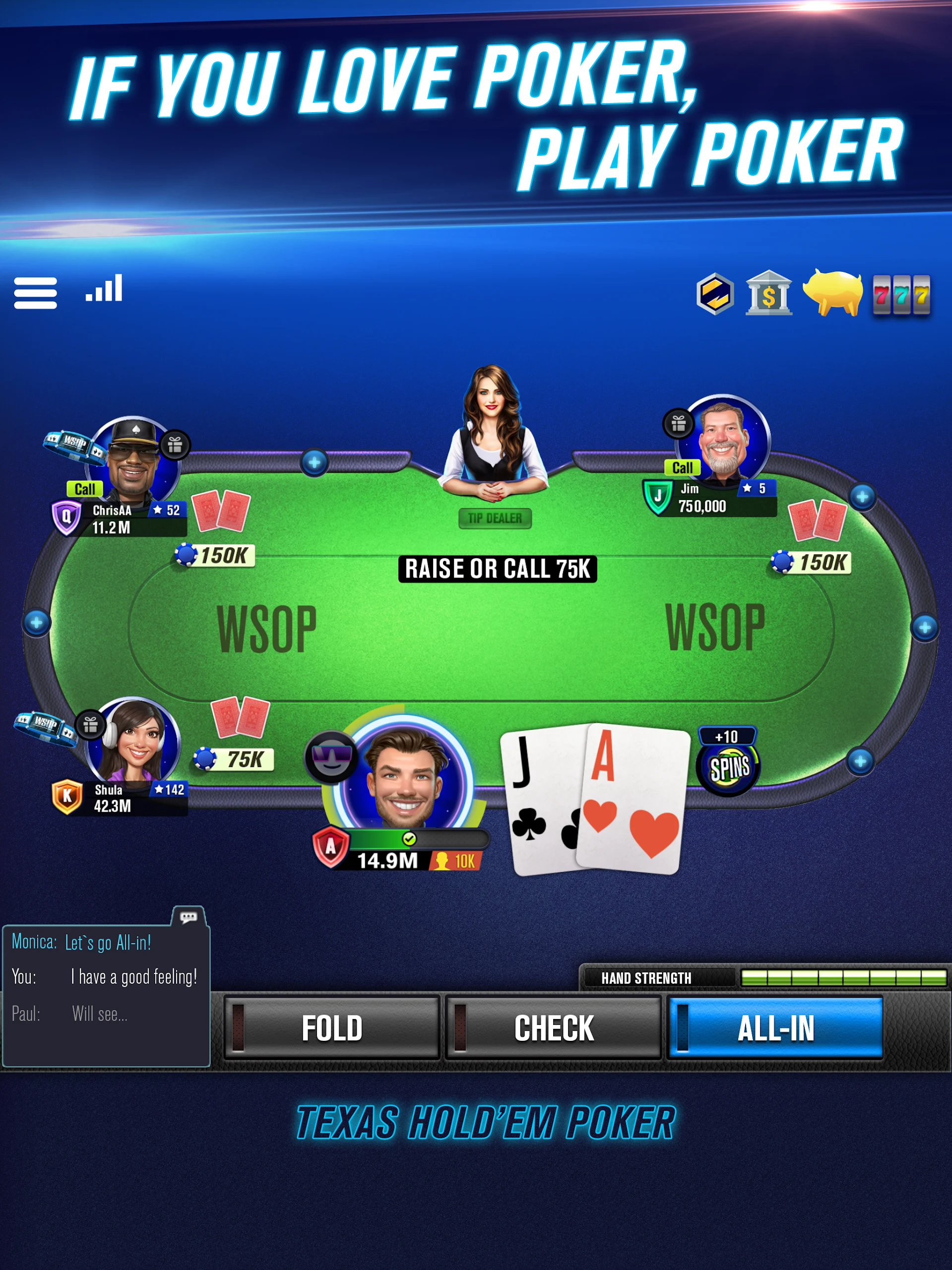Screen dimensions: 952x1270
Task: Send a gift to Jim
Action: (x=679, y=424)
